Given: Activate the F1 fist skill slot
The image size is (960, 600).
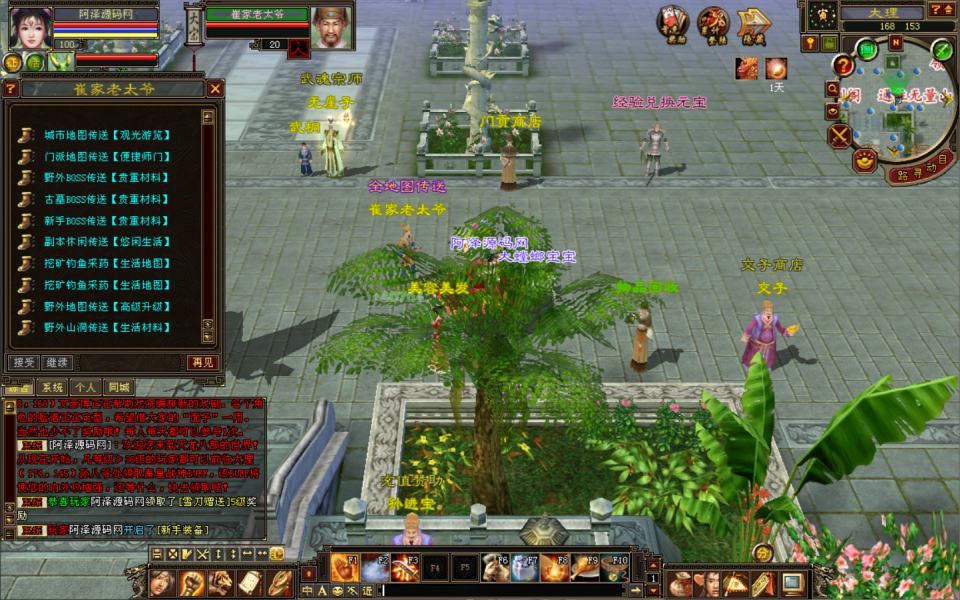Looking at the screenshot, I should (346, 567).
